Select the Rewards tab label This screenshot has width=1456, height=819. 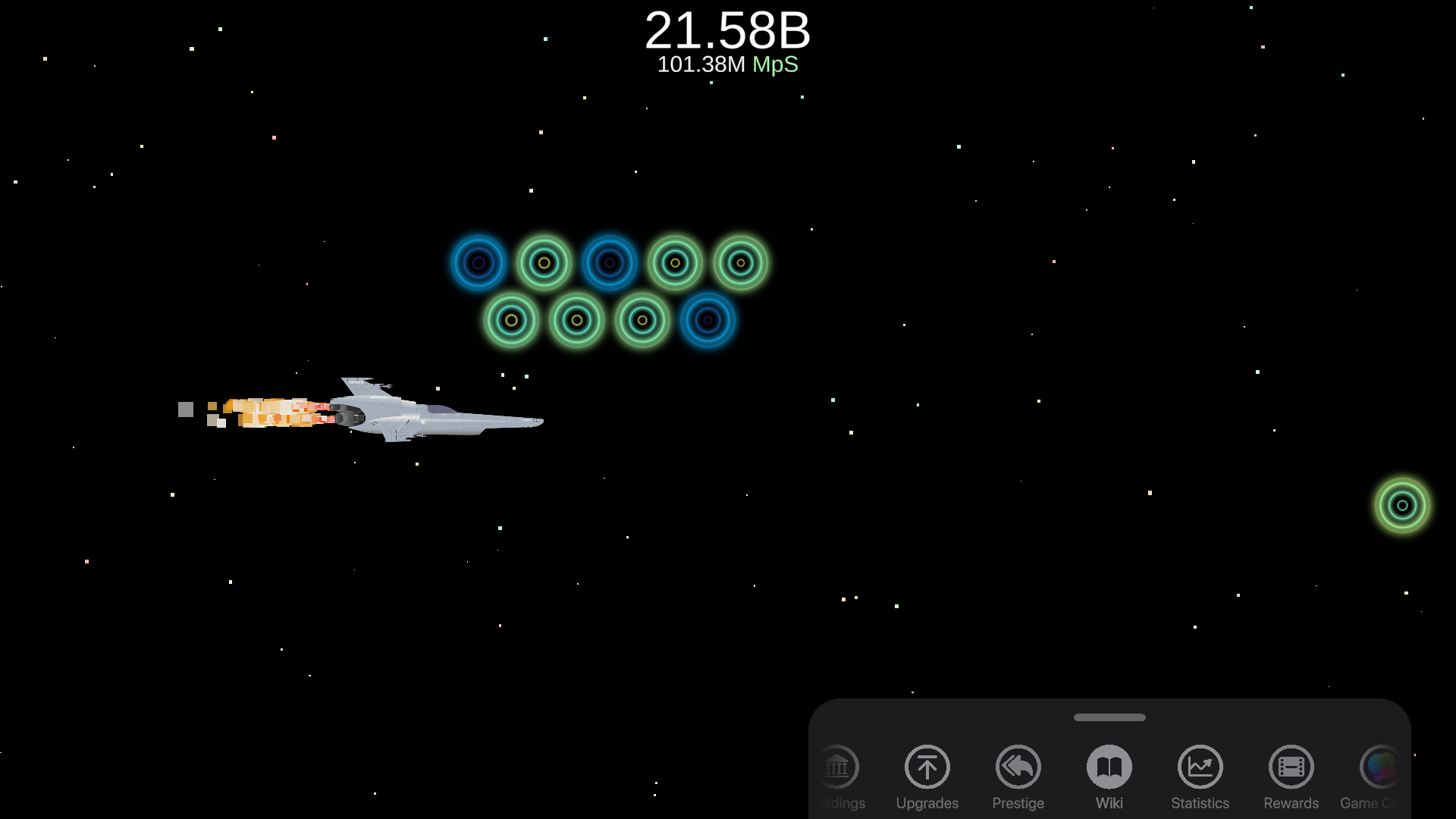tap(1291, 802)
